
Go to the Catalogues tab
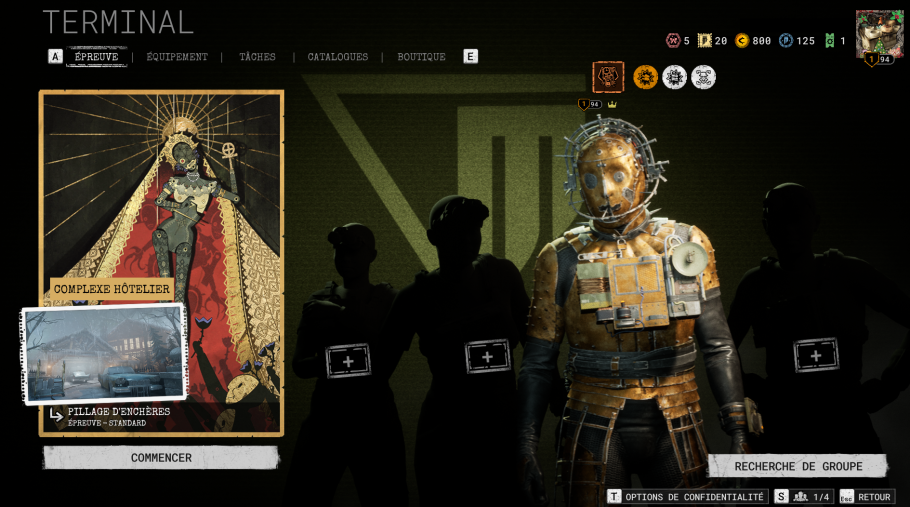coord(338,57)
